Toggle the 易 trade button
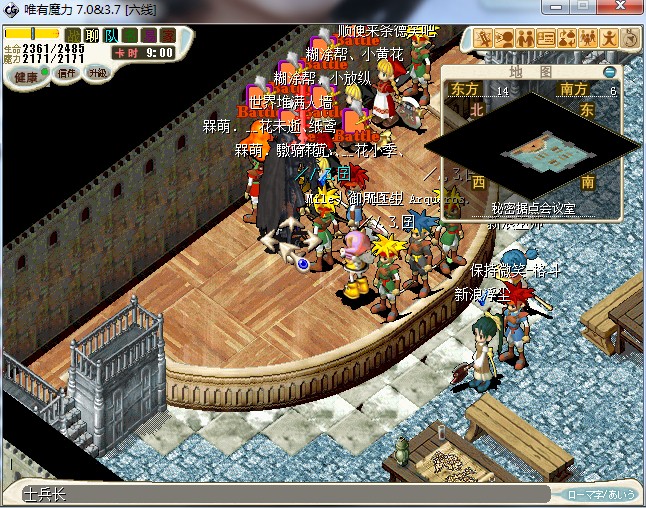 click(x=147, y=35)
